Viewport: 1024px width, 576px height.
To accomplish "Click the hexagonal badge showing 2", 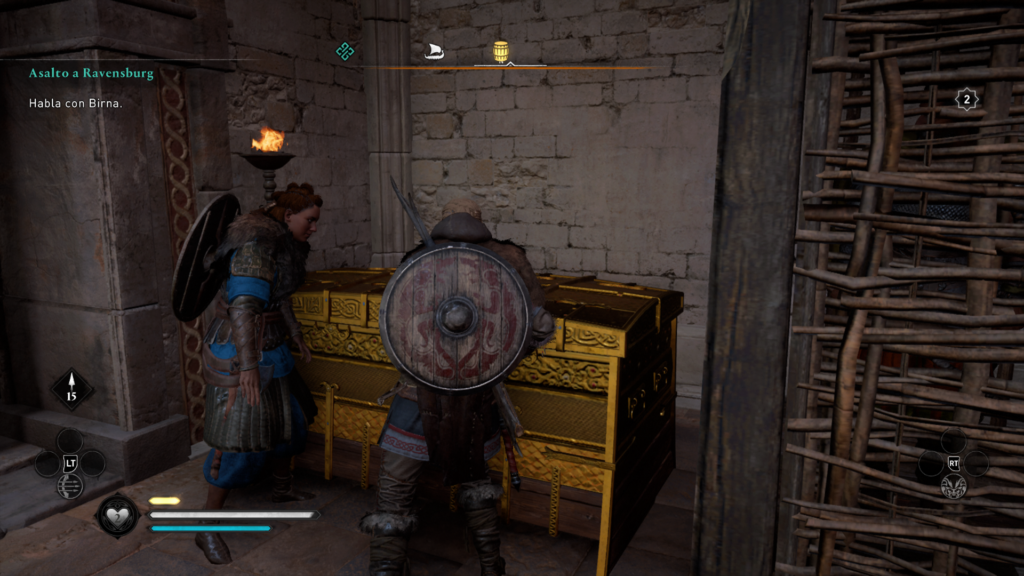I will pos(966,99).
